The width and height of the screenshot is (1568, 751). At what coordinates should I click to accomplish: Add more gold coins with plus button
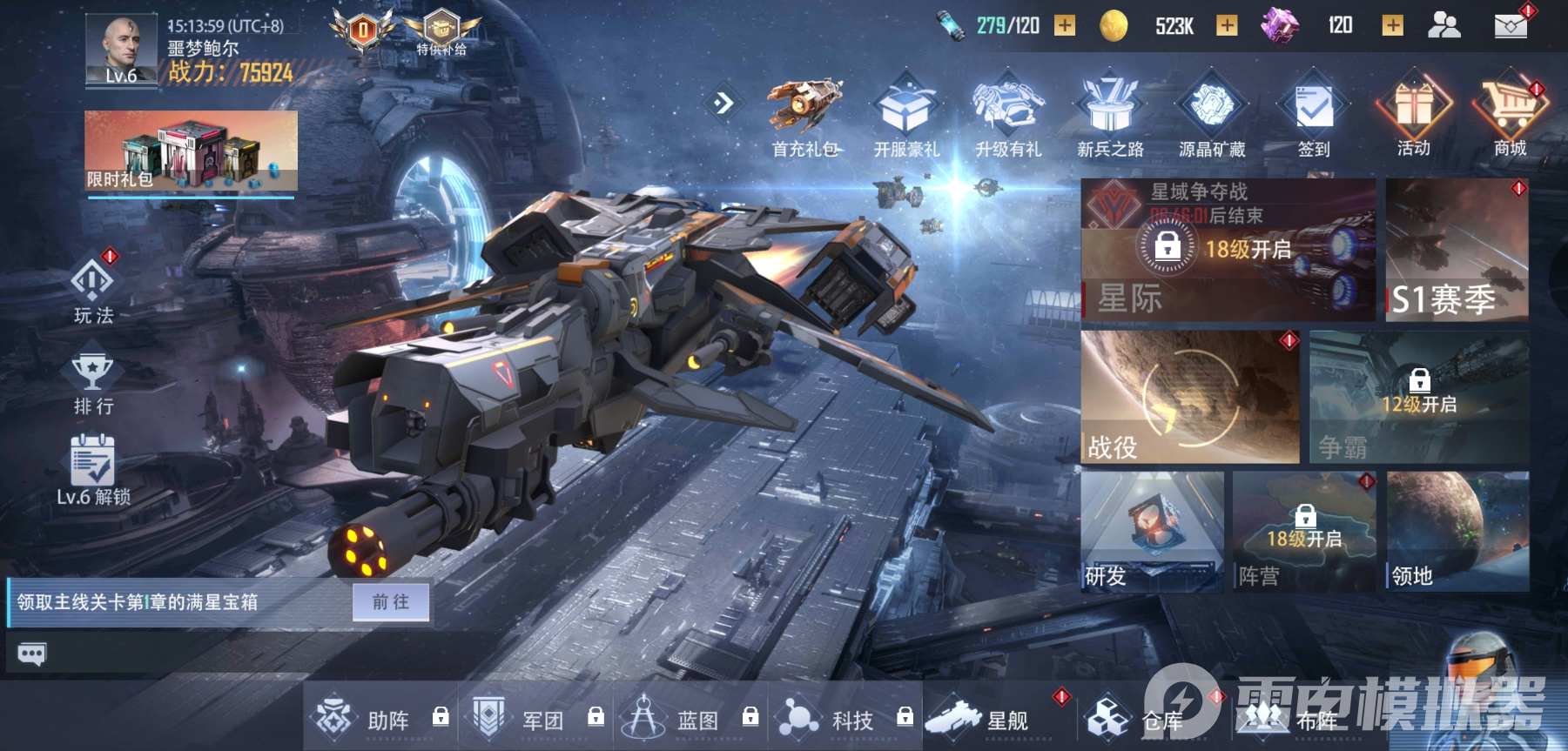(x=1227, y=25)
